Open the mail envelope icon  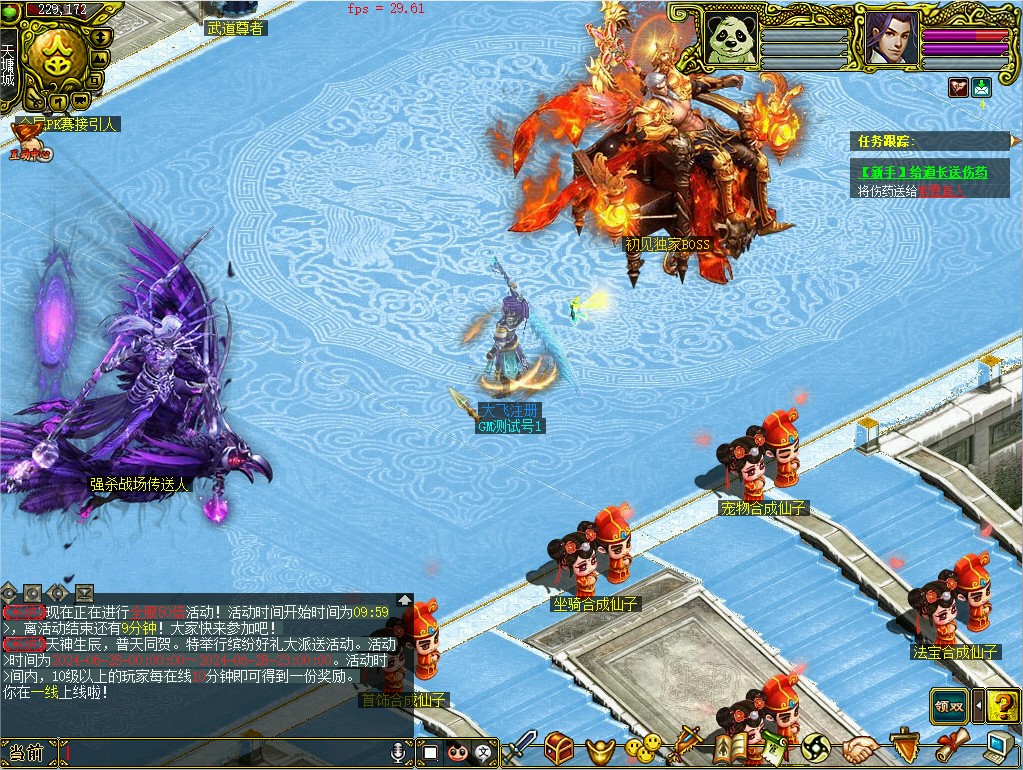tap(982, 87)
